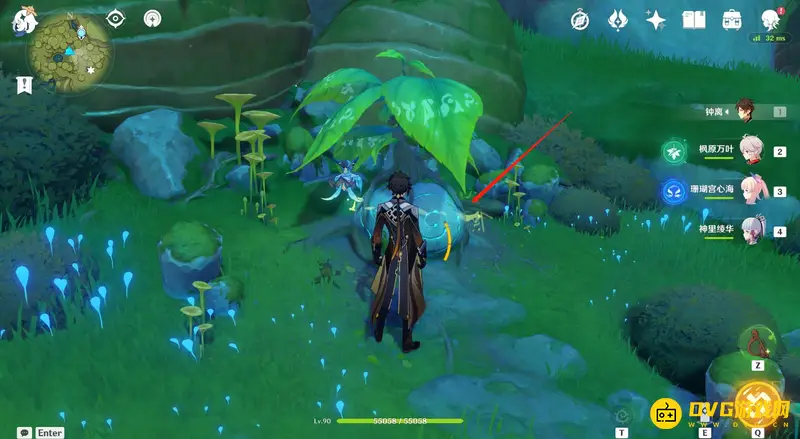The width and height of the screenshot is (800, 439).
Task: Toggle the elemental sight eye icon
Action: coord(116,18)
